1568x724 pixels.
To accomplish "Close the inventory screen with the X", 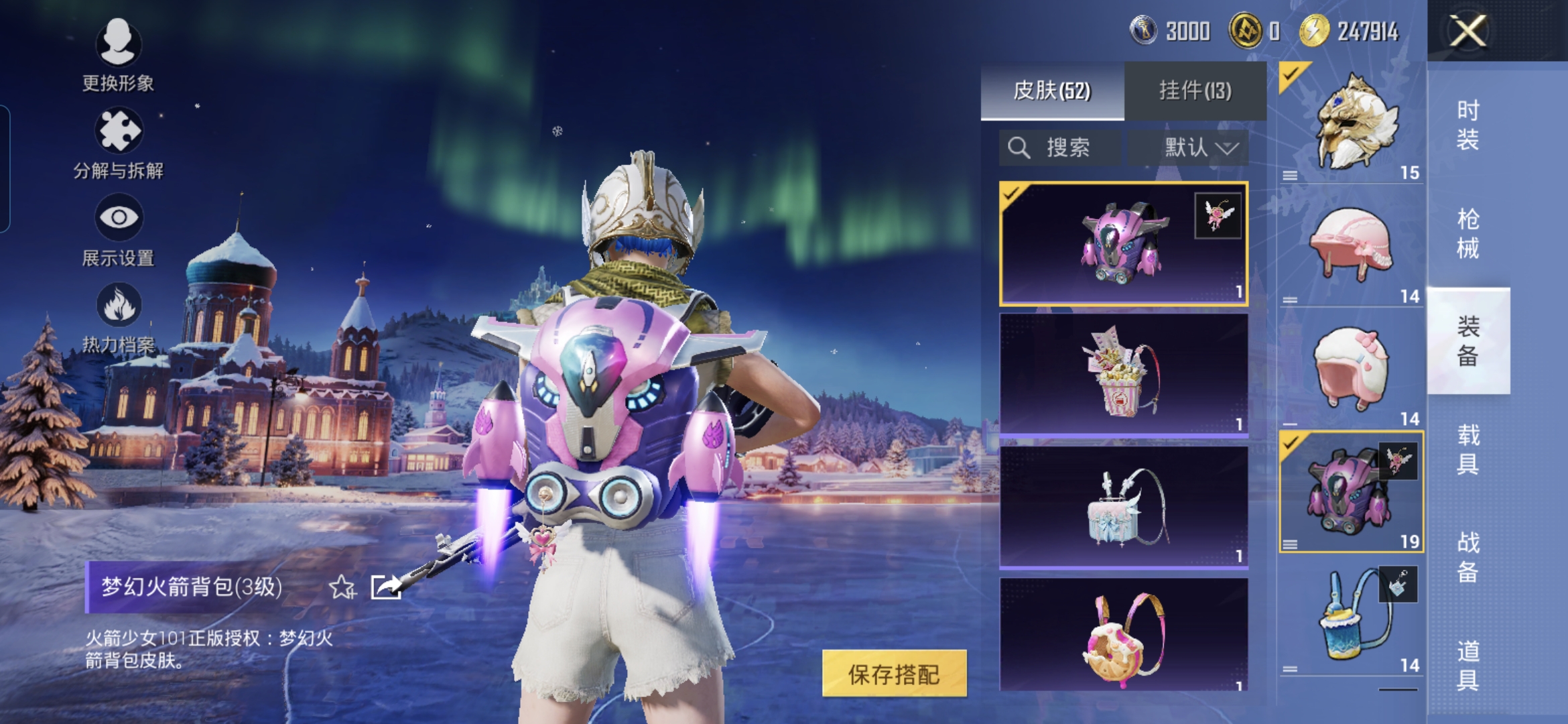I will [1467, 31].
